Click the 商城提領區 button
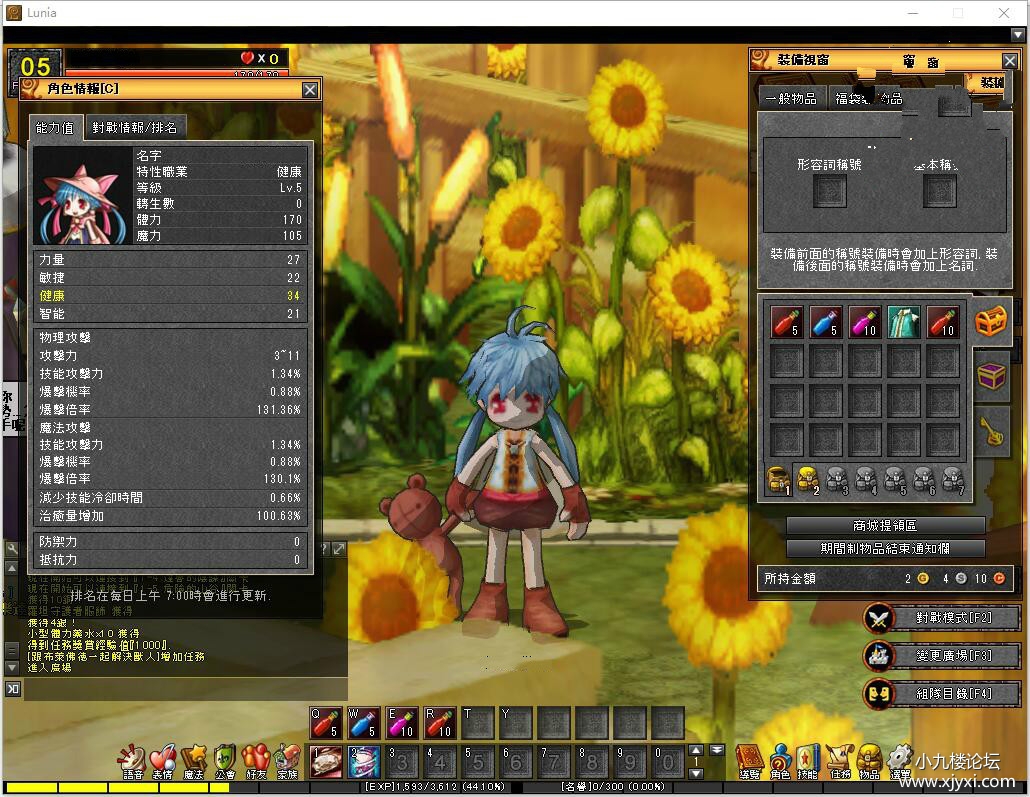1030x797 pixels. tap(885, 526)
